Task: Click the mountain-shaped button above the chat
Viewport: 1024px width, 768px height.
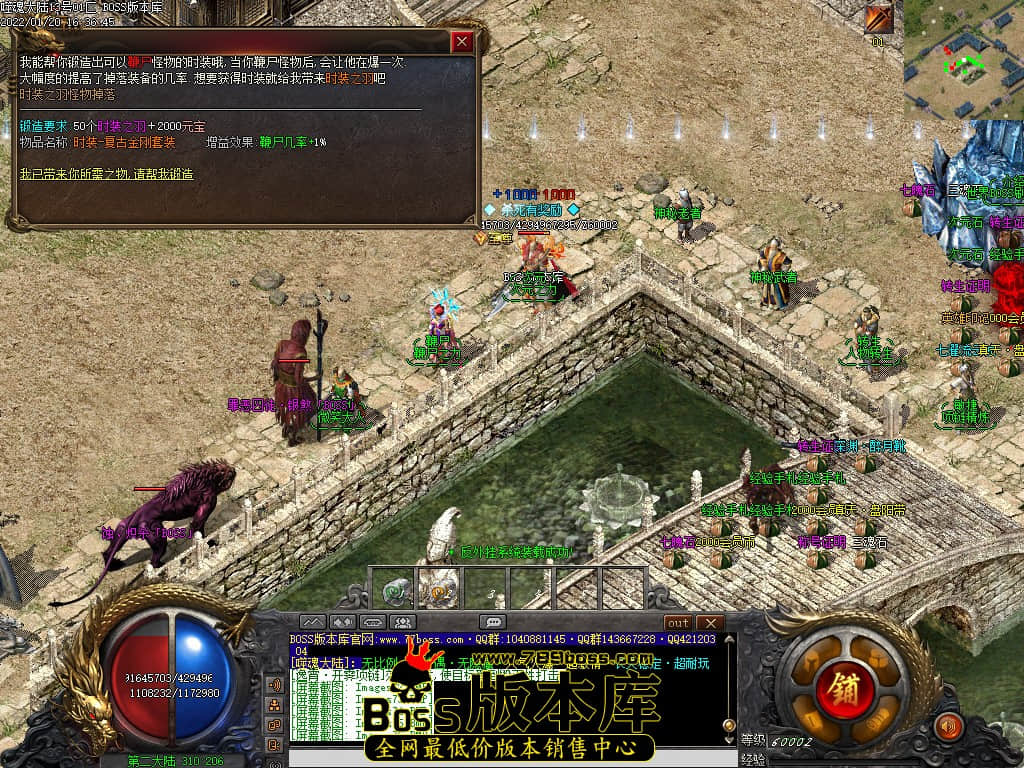Action: (x=313, y=622)
